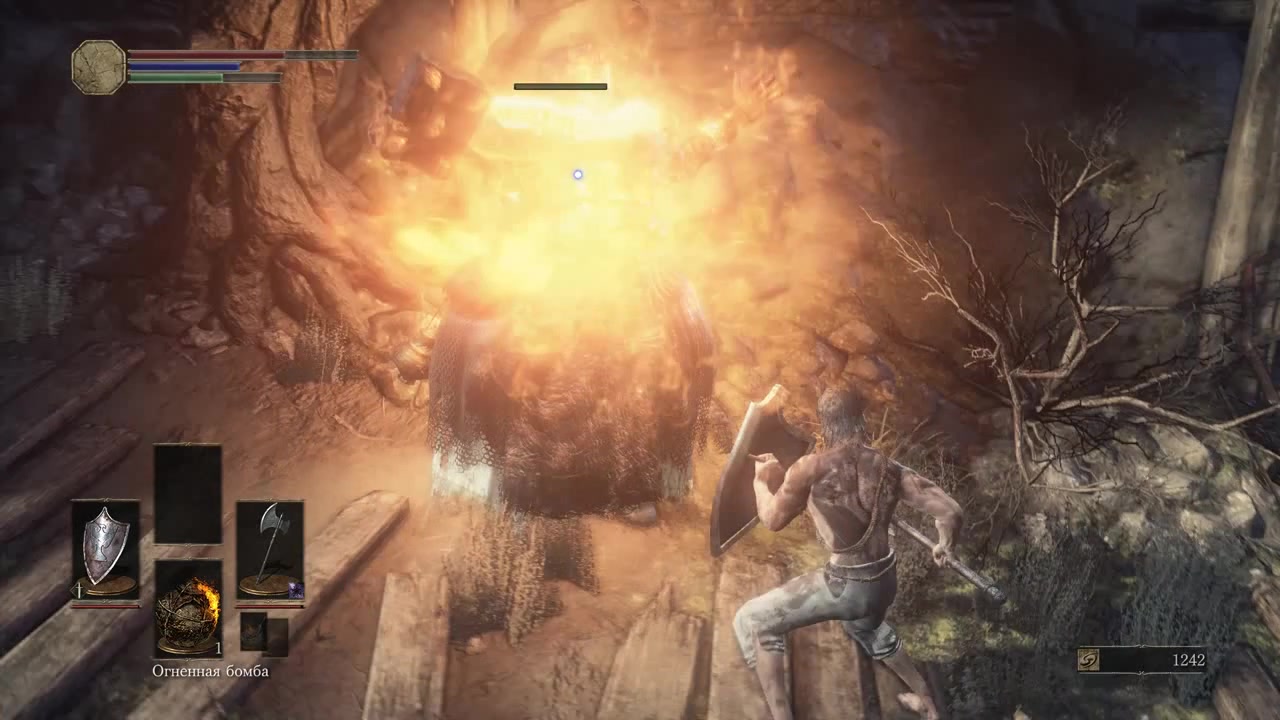Use the Огненная бомба firebomb item slot

click(x=188, y=608)
